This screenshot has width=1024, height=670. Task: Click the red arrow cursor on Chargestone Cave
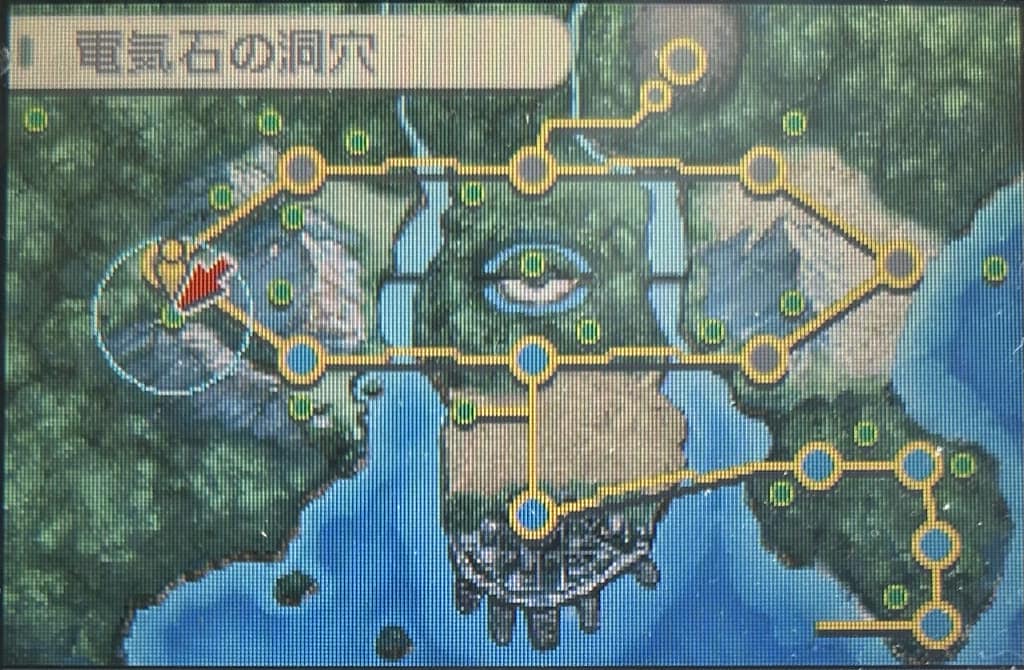pos(203,283)
